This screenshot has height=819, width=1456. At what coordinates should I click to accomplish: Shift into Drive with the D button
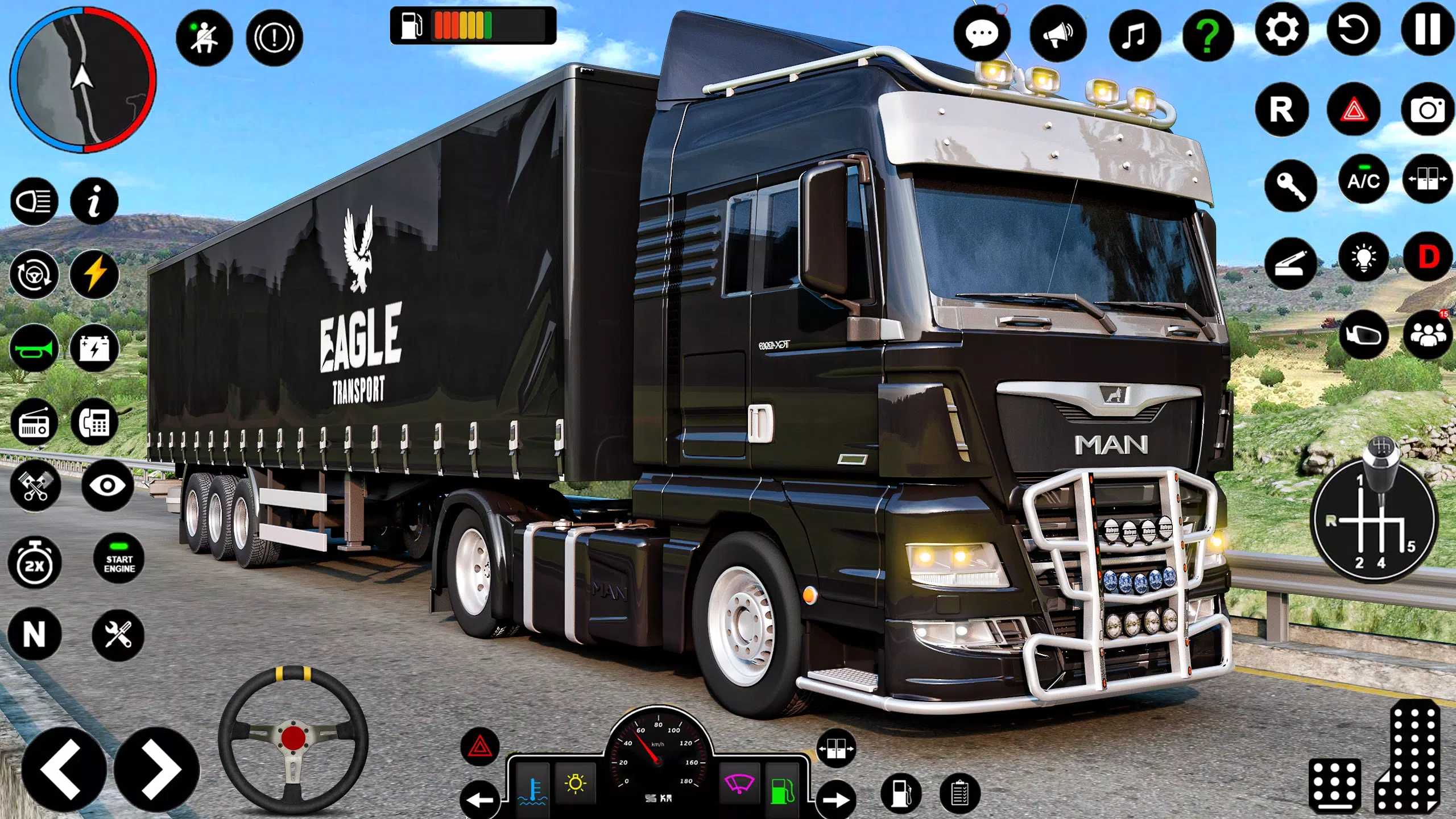(x=1428, y=258)
